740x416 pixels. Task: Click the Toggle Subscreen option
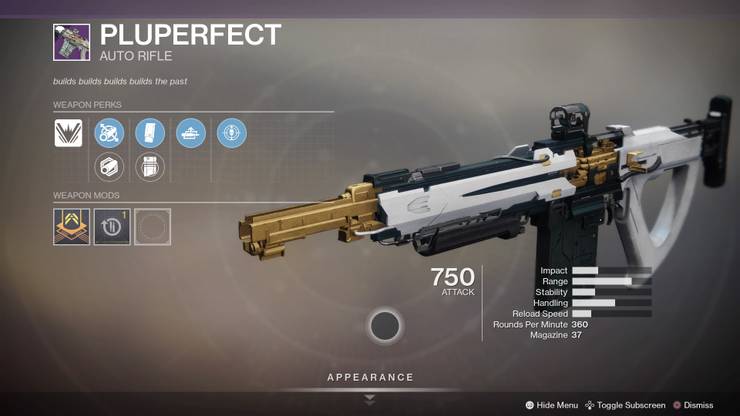[x=625, y=405]
